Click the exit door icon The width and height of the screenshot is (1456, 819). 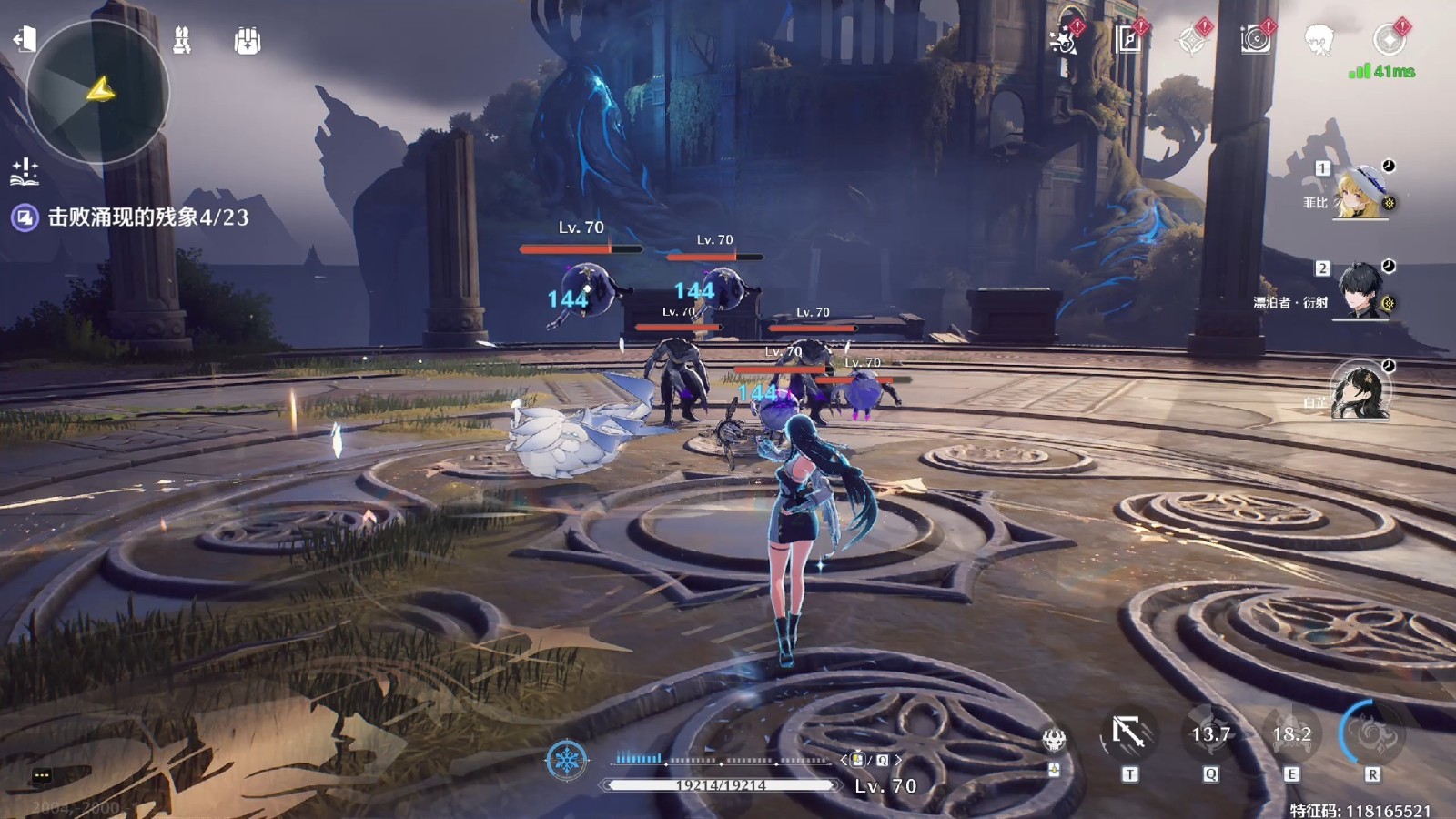pos(25,39)
